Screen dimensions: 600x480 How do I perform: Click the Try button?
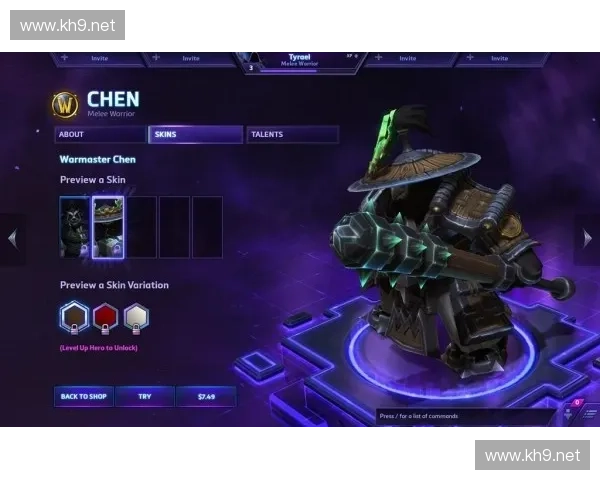(x=144, y=397)
